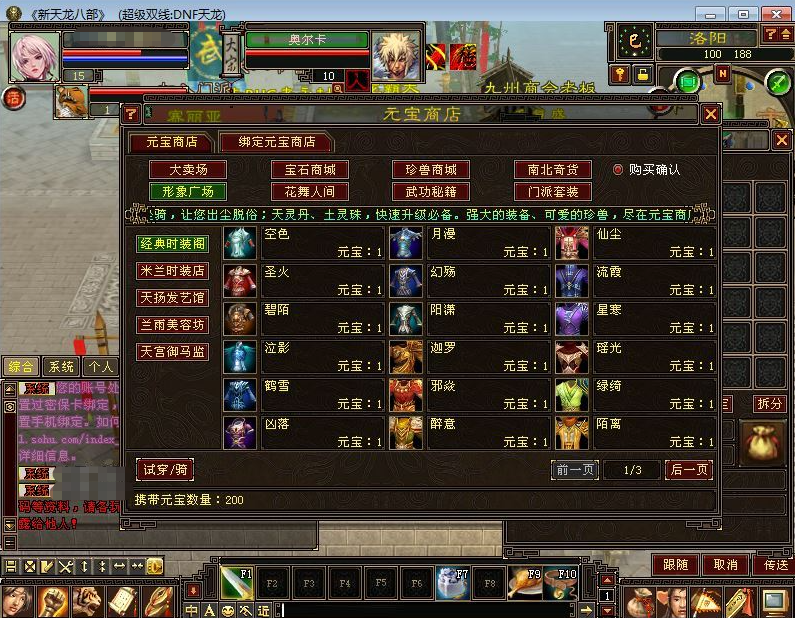Open the 天扬发艺馆 subcategory
The width and height of the screenshot is (795, 618).
click(172, 298)
